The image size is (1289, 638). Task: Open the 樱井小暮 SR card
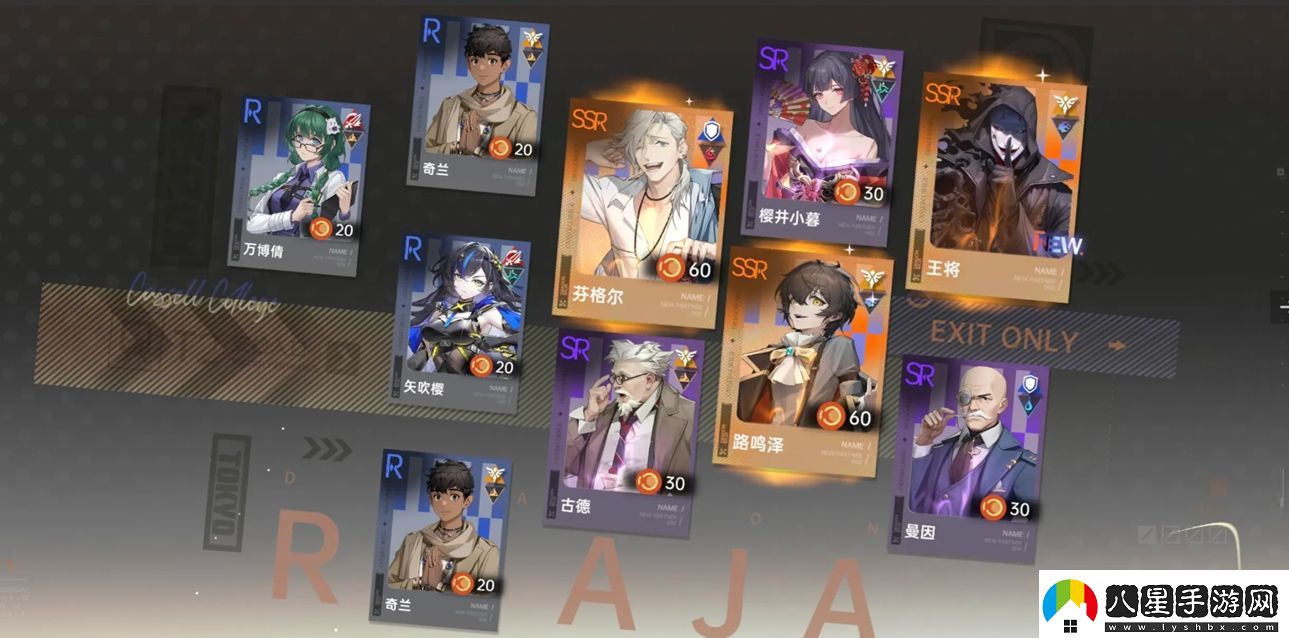[826, 140]
